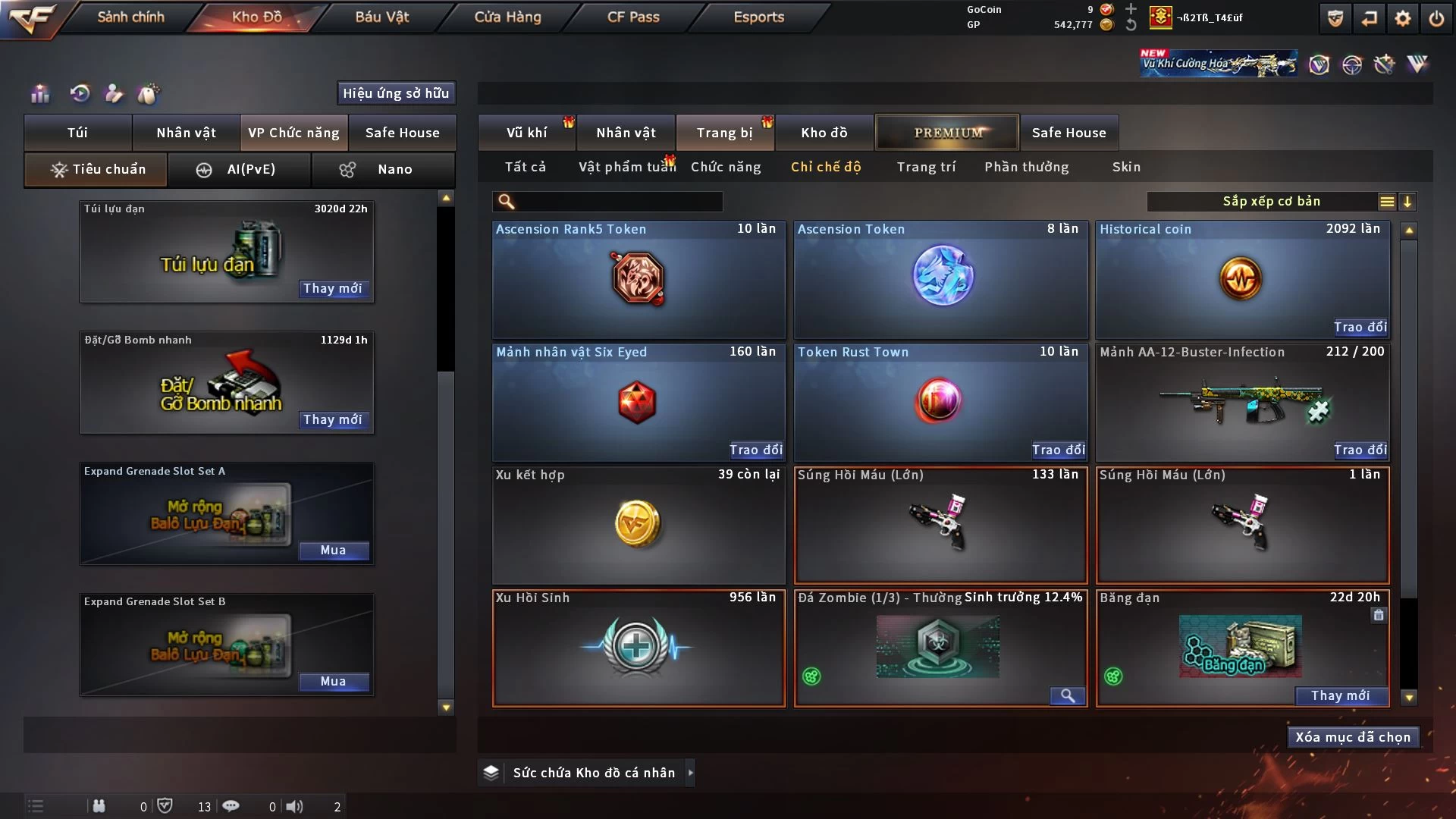
Task: Switch to the Vũ khí tab
Action: coord(526,133)
